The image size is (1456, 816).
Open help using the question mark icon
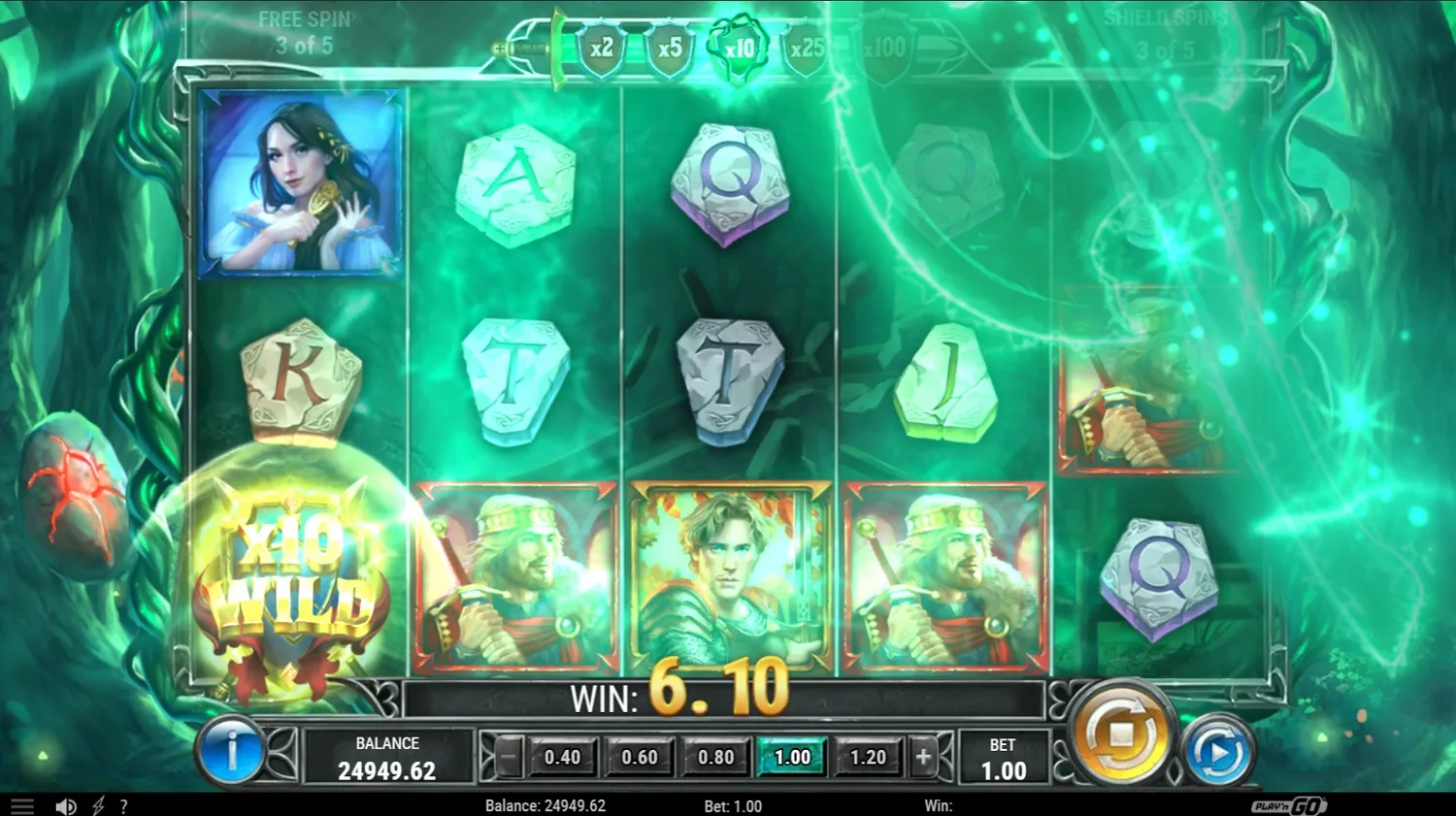(123, 805)
